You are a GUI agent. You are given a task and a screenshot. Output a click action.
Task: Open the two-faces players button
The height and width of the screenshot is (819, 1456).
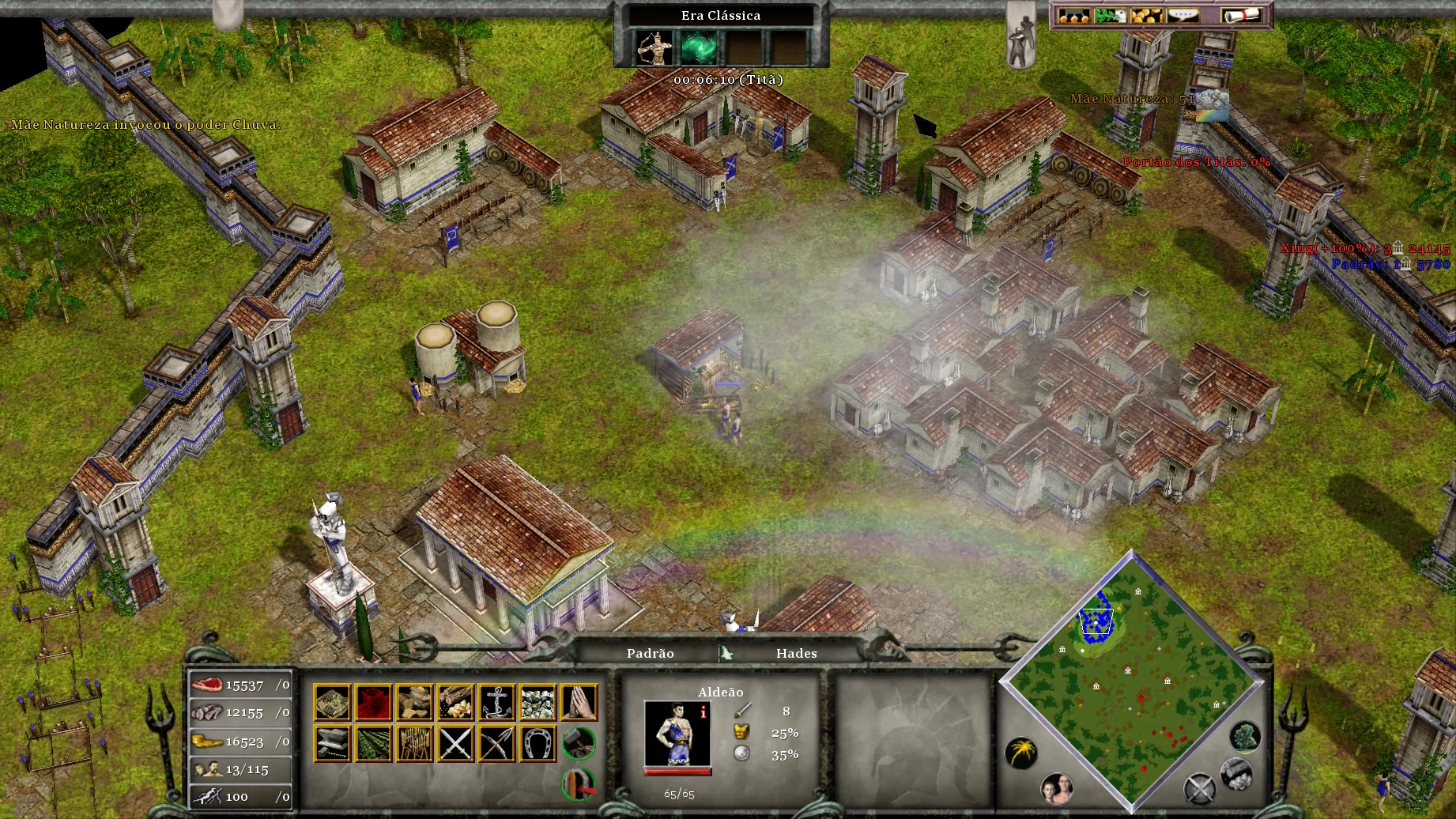[x=1056, y=787]
